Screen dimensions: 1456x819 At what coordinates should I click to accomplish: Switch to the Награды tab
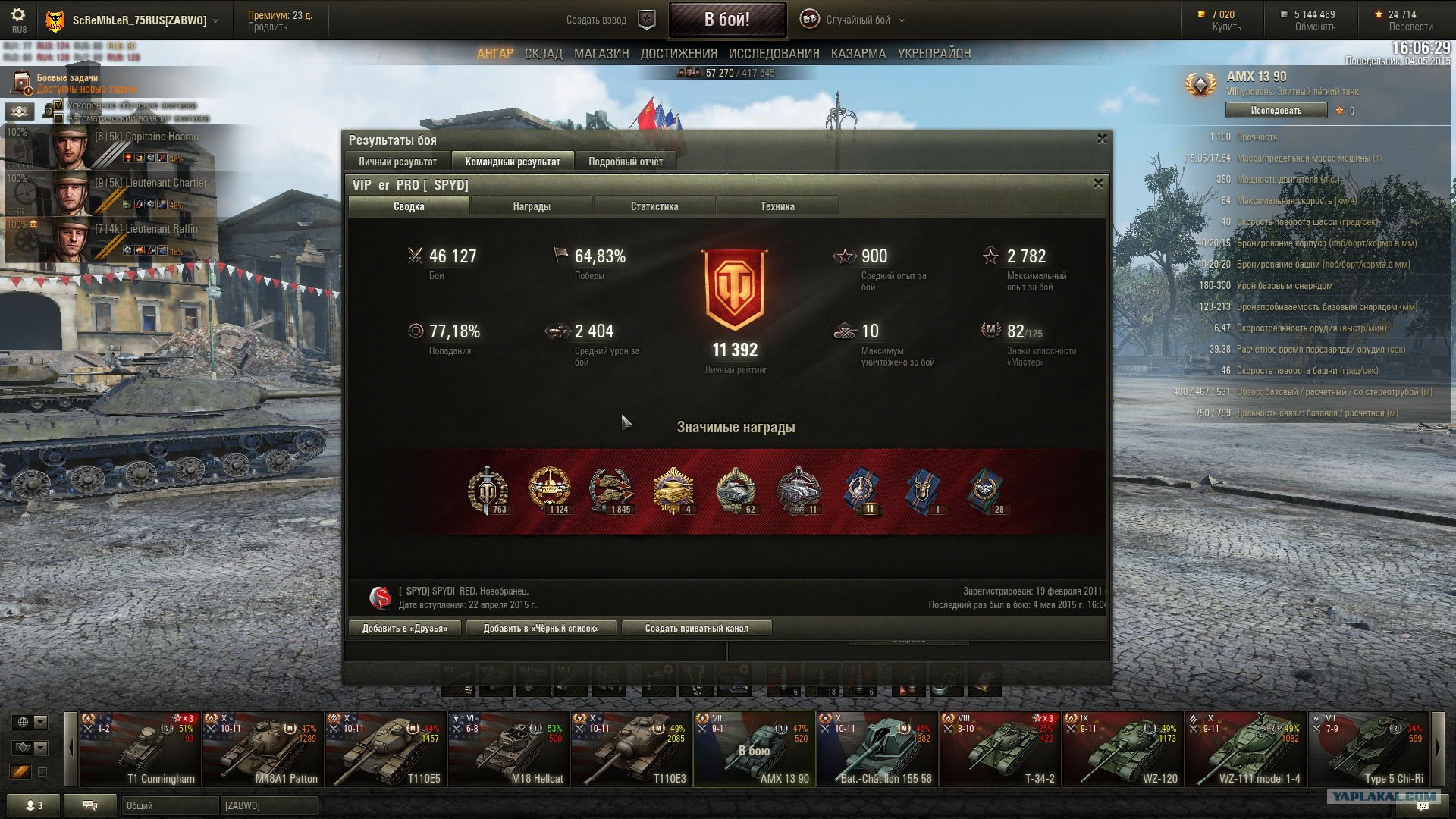click(x=532, y=206)
